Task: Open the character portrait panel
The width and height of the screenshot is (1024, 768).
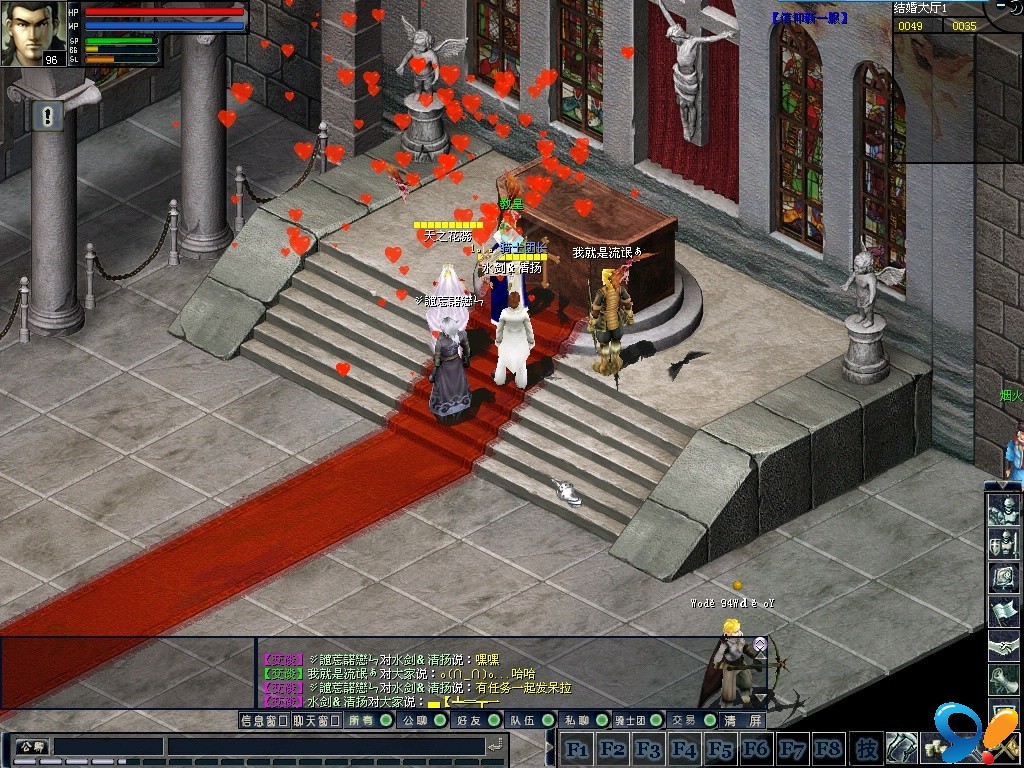Action: coord(33,34)
